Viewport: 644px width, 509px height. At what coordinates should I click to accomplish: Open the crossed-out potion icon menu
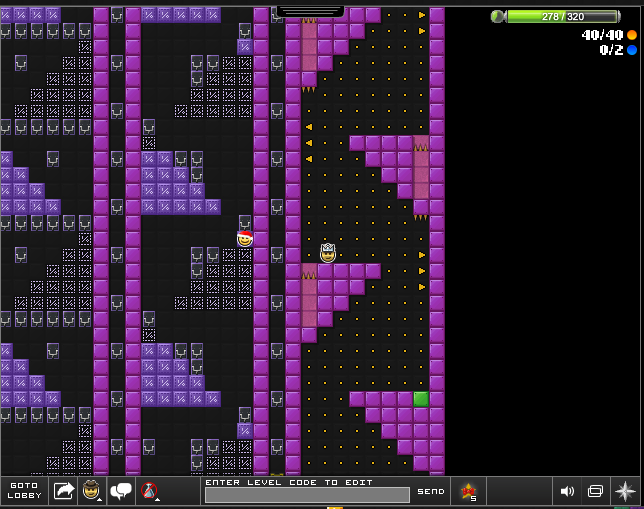150,490
